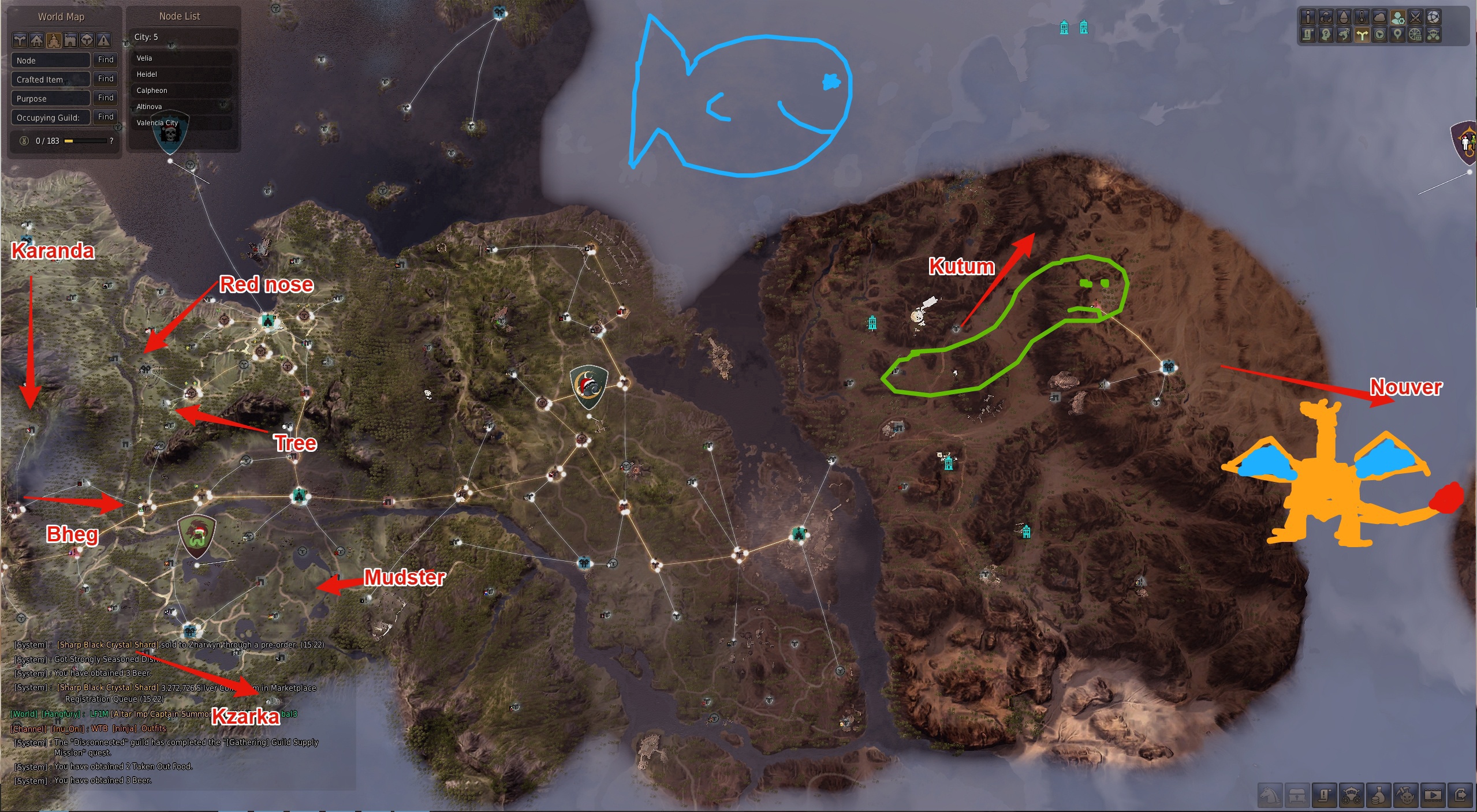Click Find next to the Node search field
Viewport: 1477px width, 812px height.
106,60
